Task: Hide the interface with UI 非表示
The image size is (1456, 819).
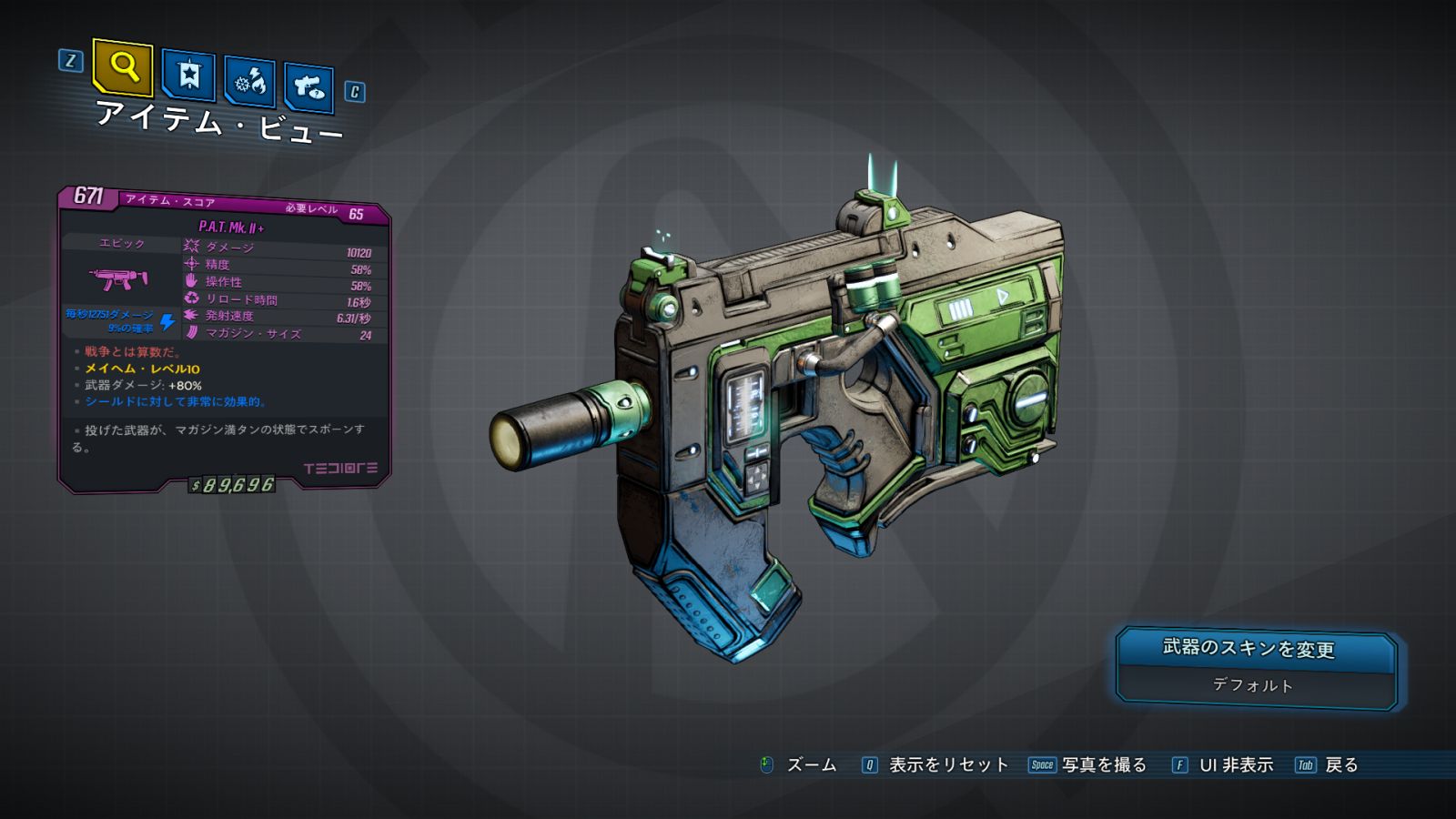Action: click(x=1235, y=765)
